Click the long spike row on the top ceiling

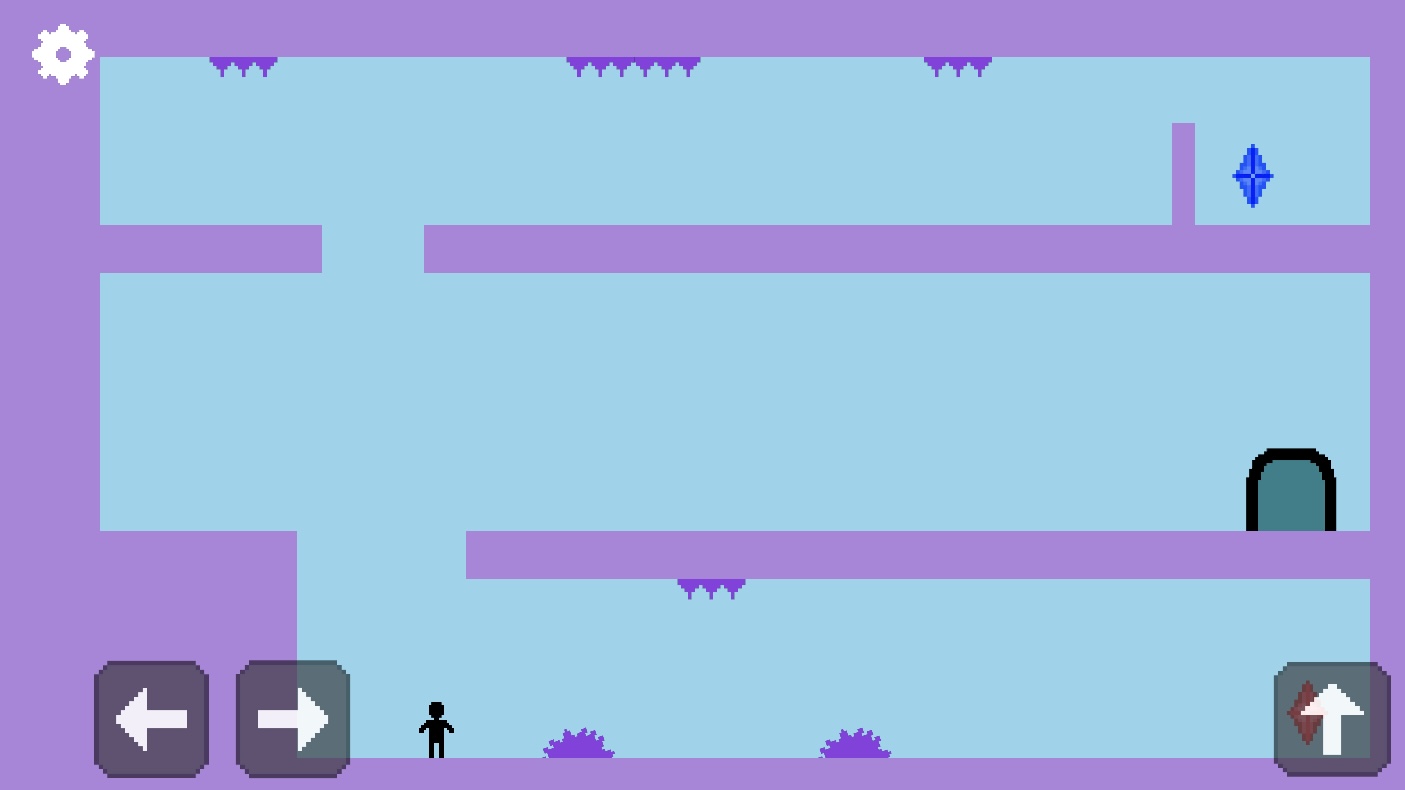(633, 65)
